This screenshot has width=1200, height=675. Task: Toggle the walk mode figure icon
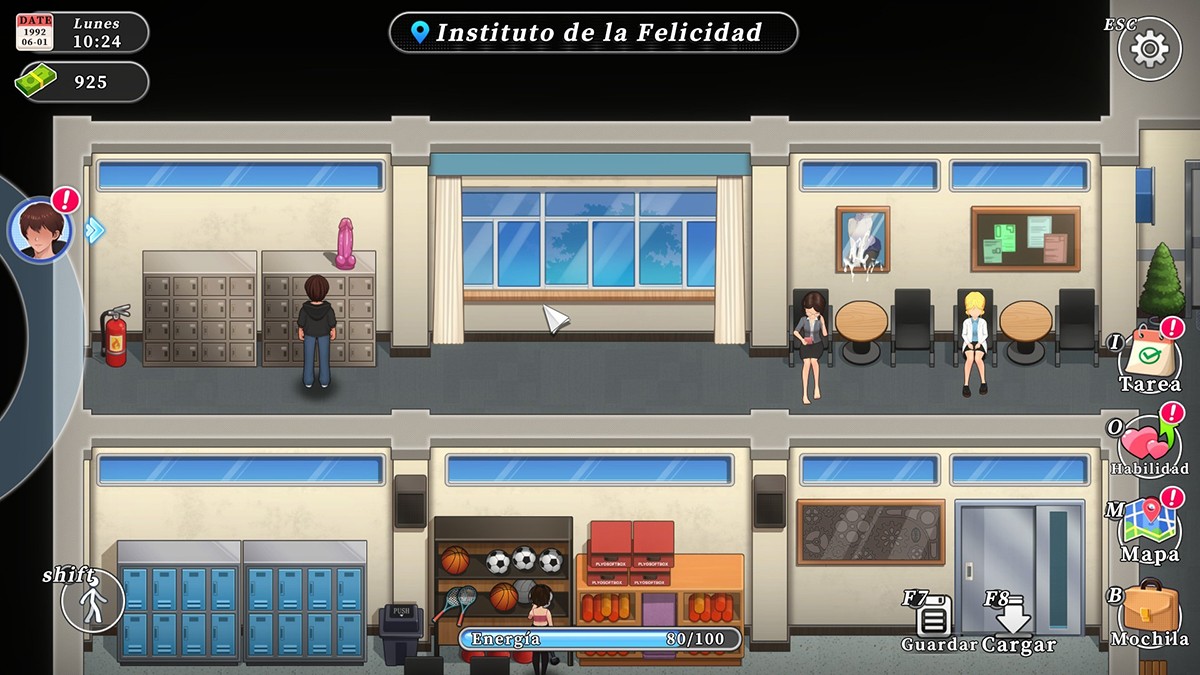coord(94,603)
